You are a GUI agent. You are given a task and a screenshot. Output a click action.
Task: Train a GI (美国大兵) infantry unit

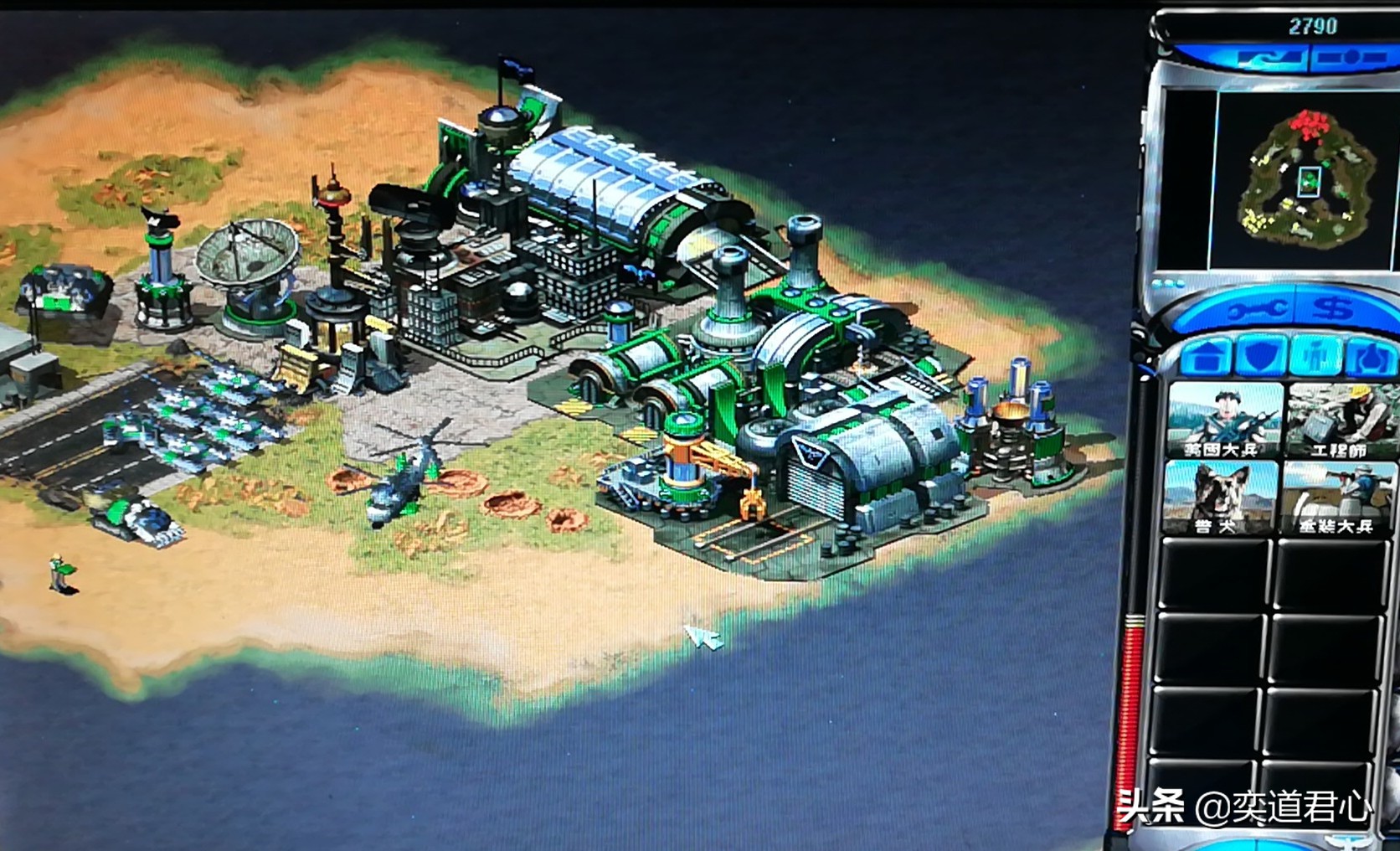click(x=1223, y=420)
